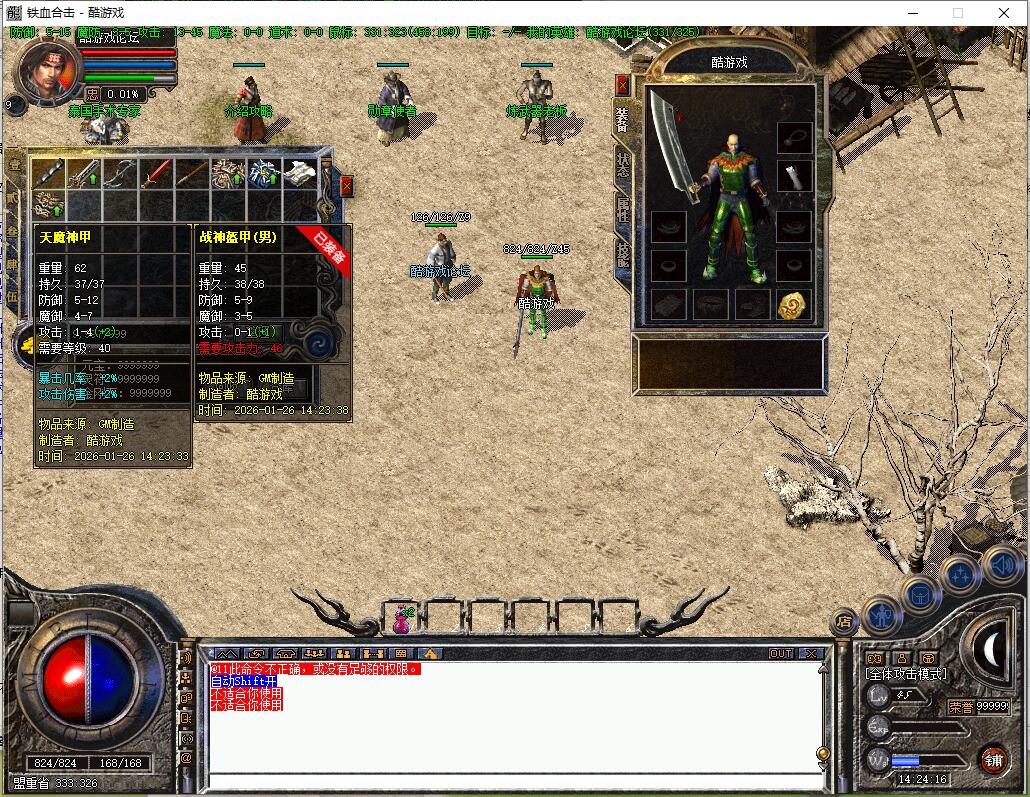Select the necklace equipment slot
This screenshot has height=797, width=1030.
pos(793,135)
